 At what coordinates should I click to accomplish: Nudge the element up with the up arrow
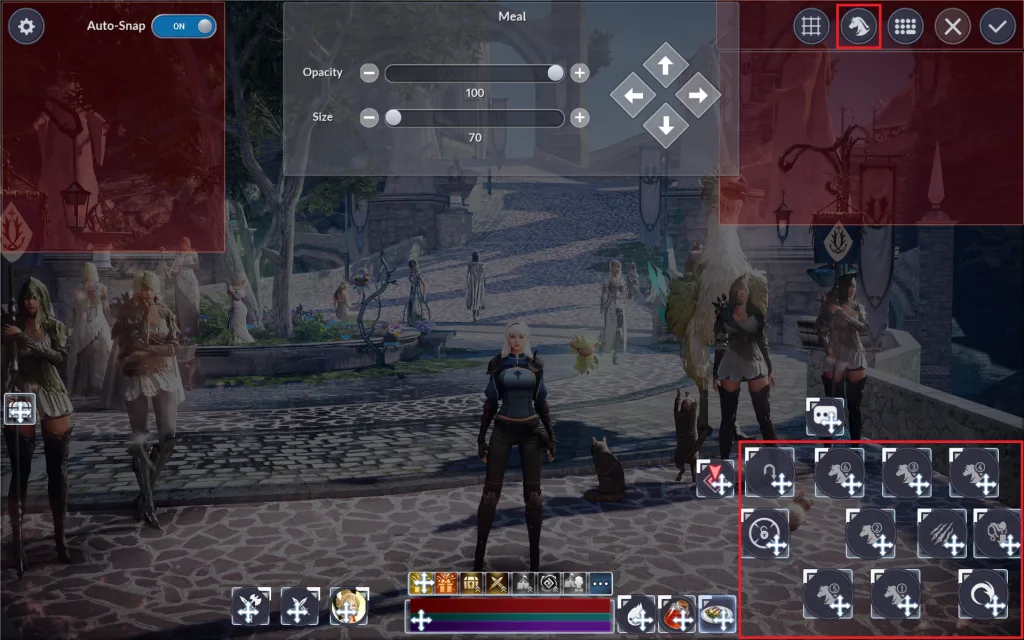[665, 66]
